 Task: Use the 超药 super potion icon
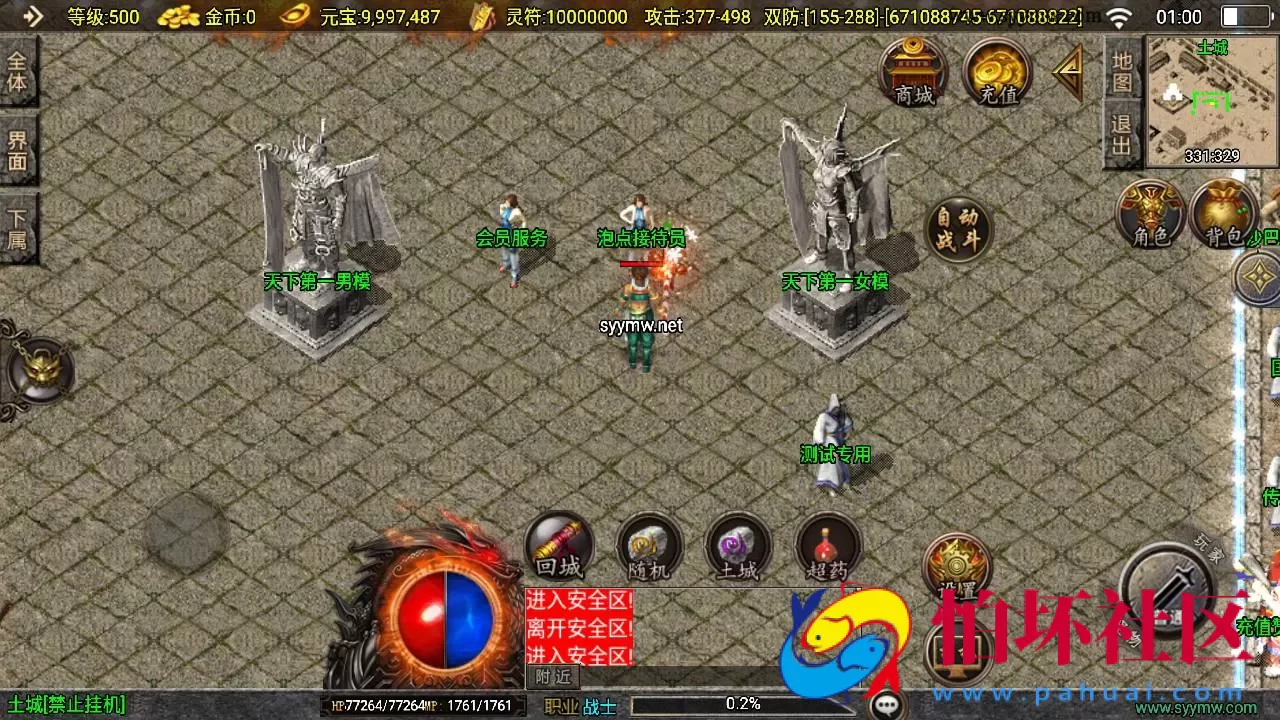(828, 546)
